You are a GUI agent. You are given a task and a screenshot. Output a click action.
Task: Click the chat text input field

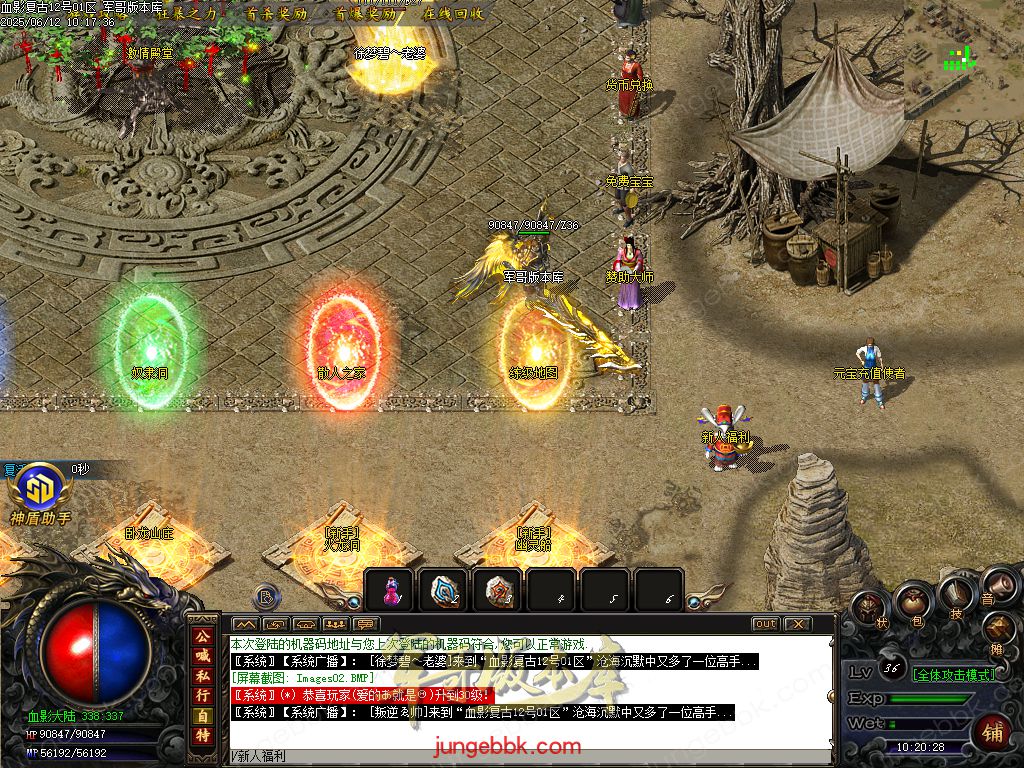pyautogui.click(x=530, y=756)
